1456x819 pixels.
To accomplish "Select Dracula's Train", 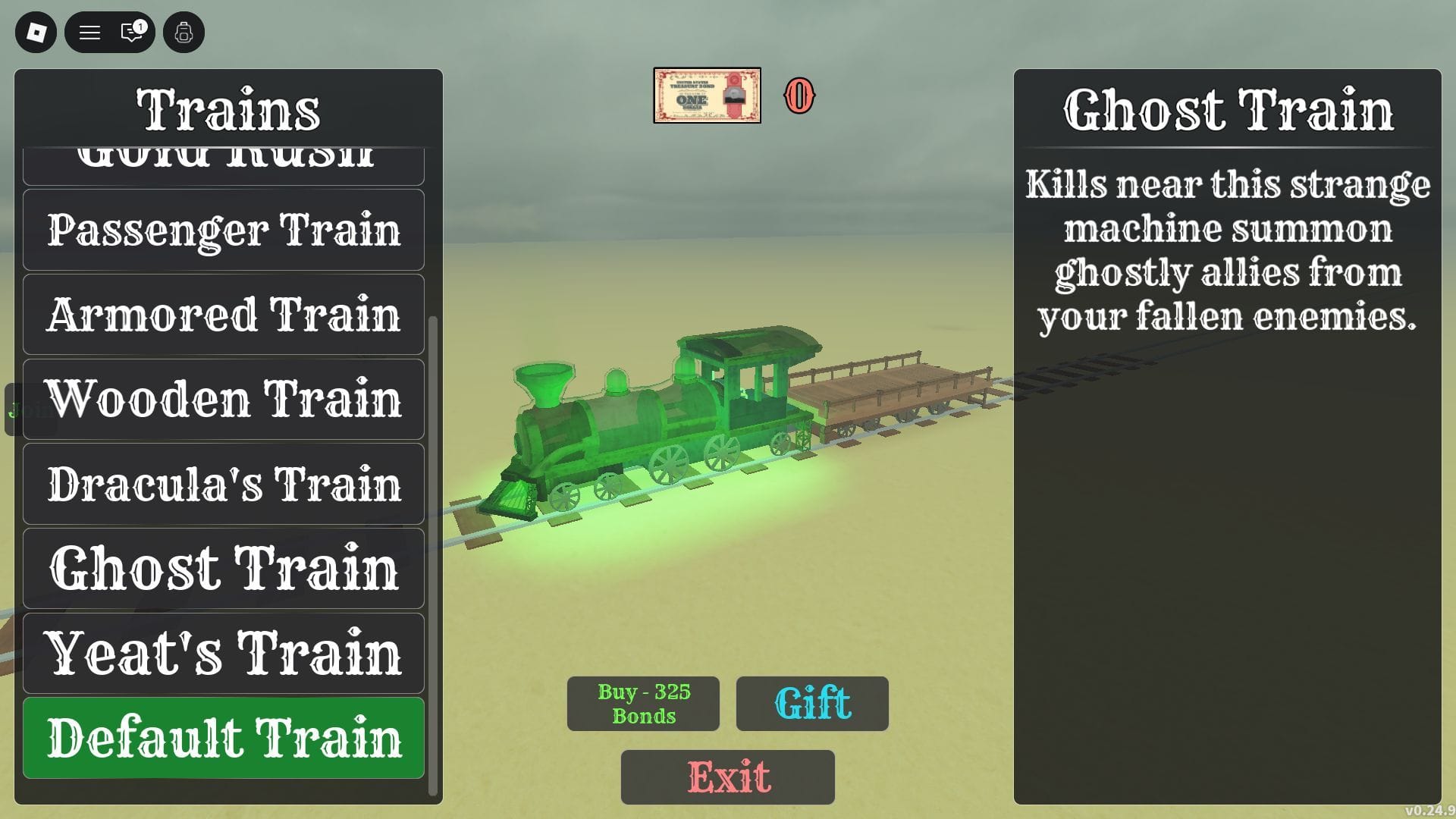I will [x=224, y=483].
